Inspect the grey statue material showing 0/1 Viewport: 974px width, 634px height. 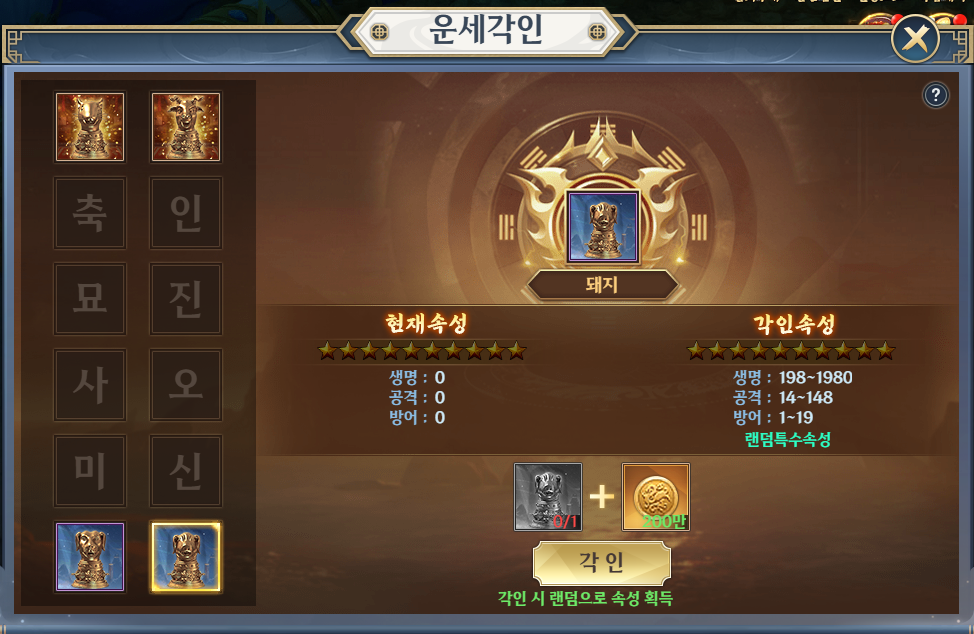coord(548,497)
